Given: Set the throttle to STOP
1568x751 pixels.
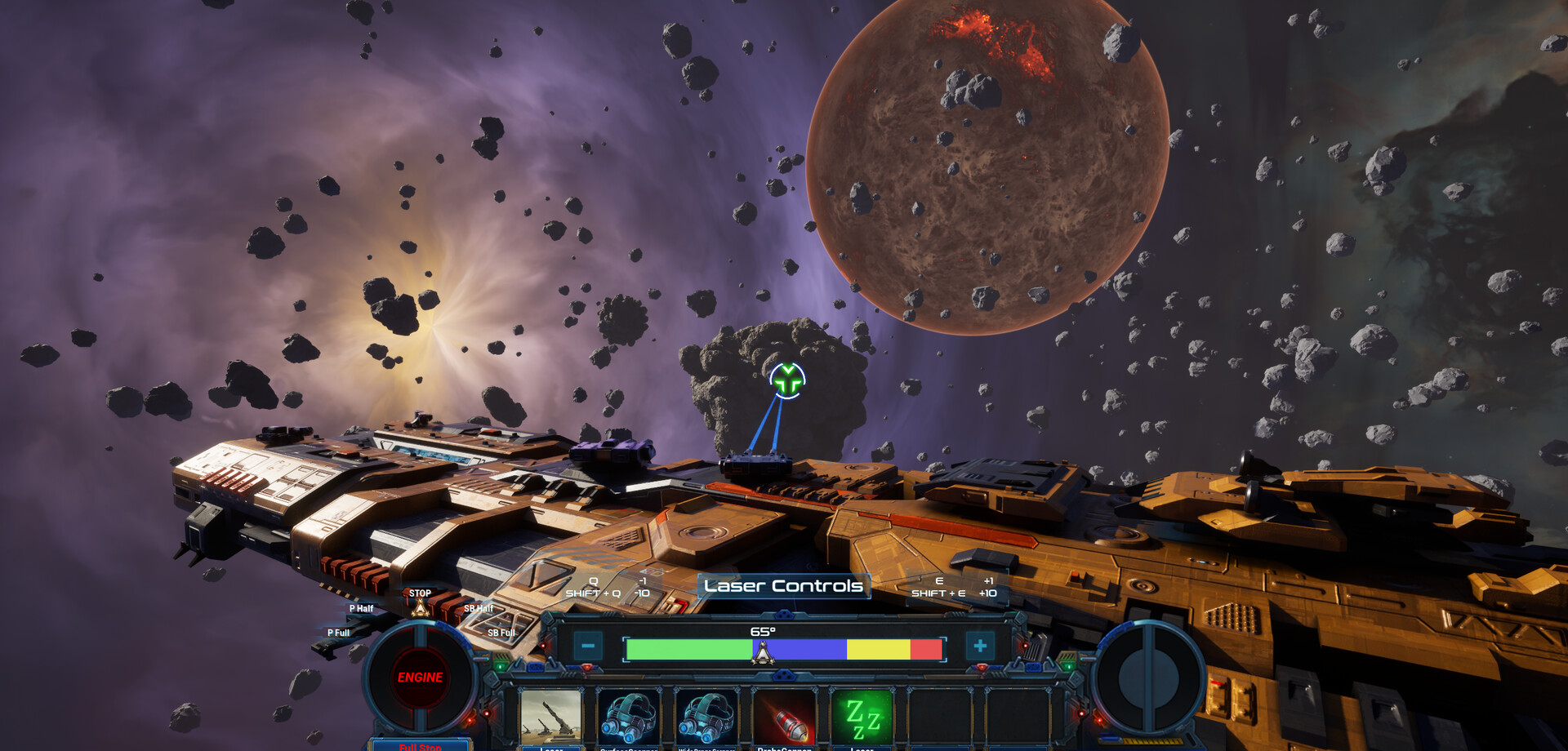Looking at the screenshot, I should [420, 594].
